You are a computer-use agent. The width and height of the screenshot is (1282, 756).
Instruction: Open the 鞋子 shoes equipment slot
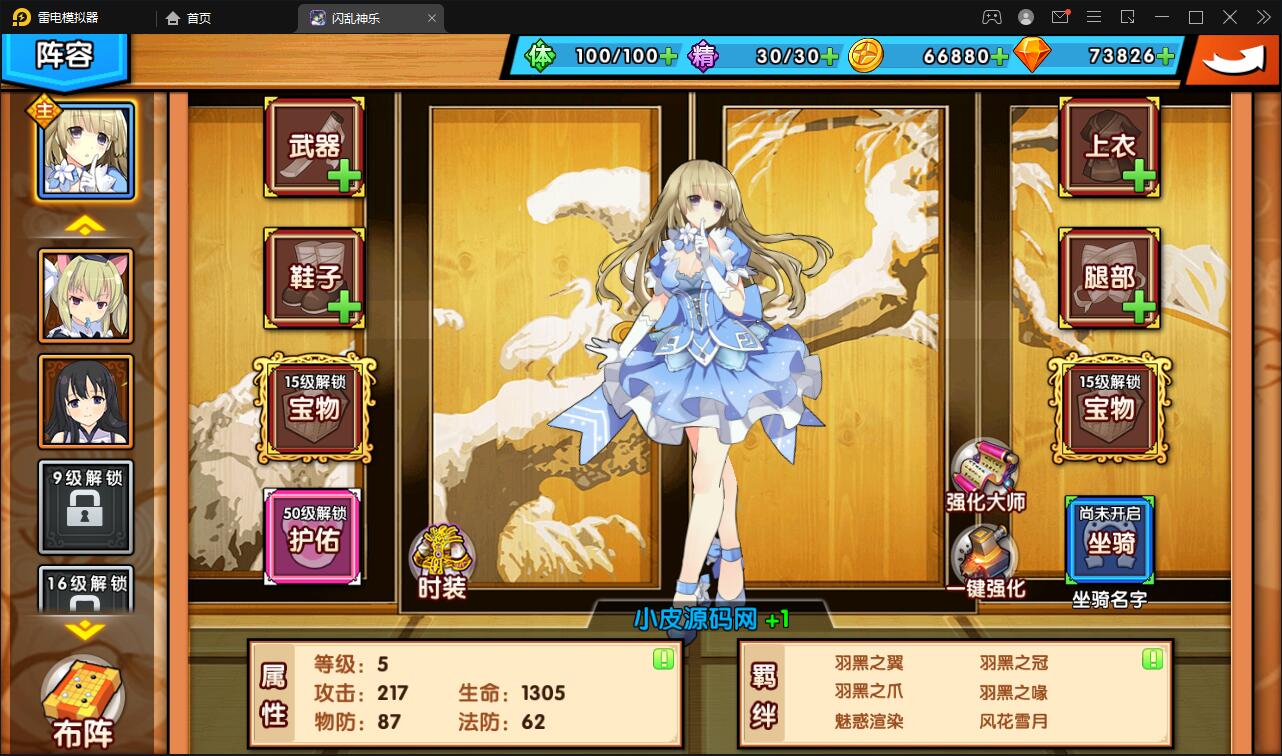click(x=313, y=277)
